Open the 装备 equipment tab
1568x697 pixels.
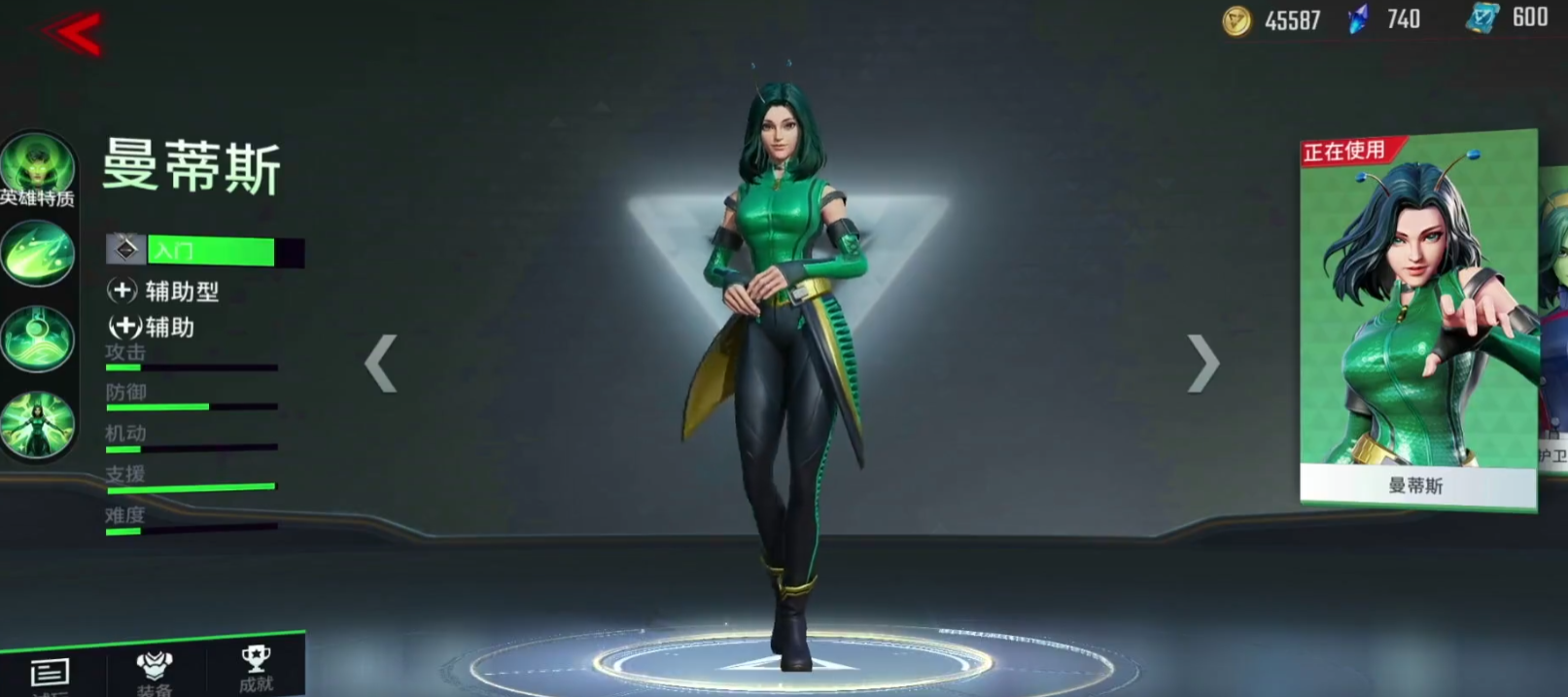(155, 672)
